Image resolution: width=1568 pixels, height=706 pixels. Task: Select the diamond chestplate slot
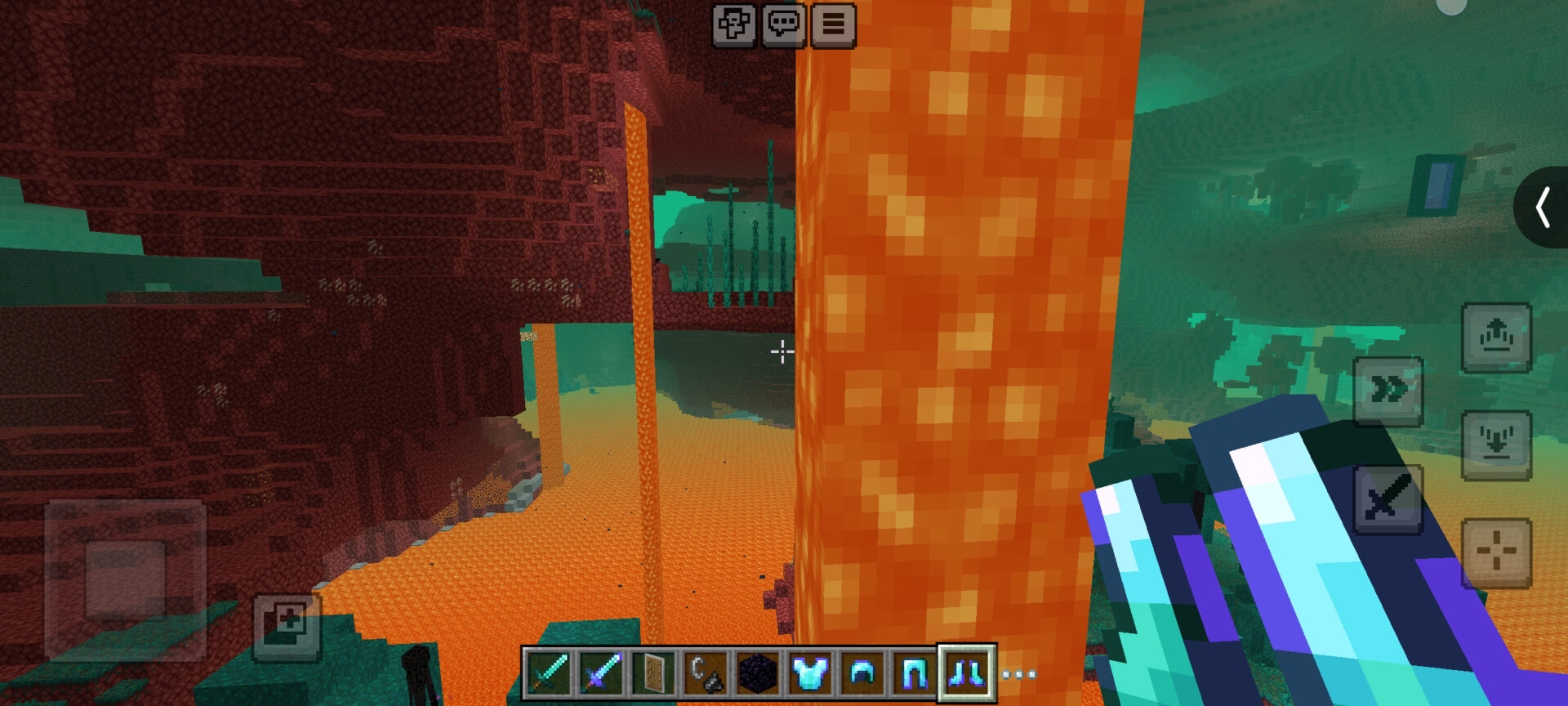[x=809, y=673]
